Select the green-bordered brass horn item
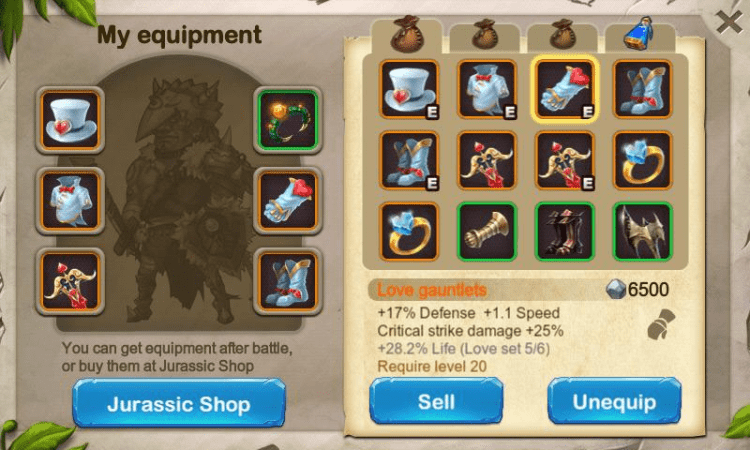 point(487,232)
